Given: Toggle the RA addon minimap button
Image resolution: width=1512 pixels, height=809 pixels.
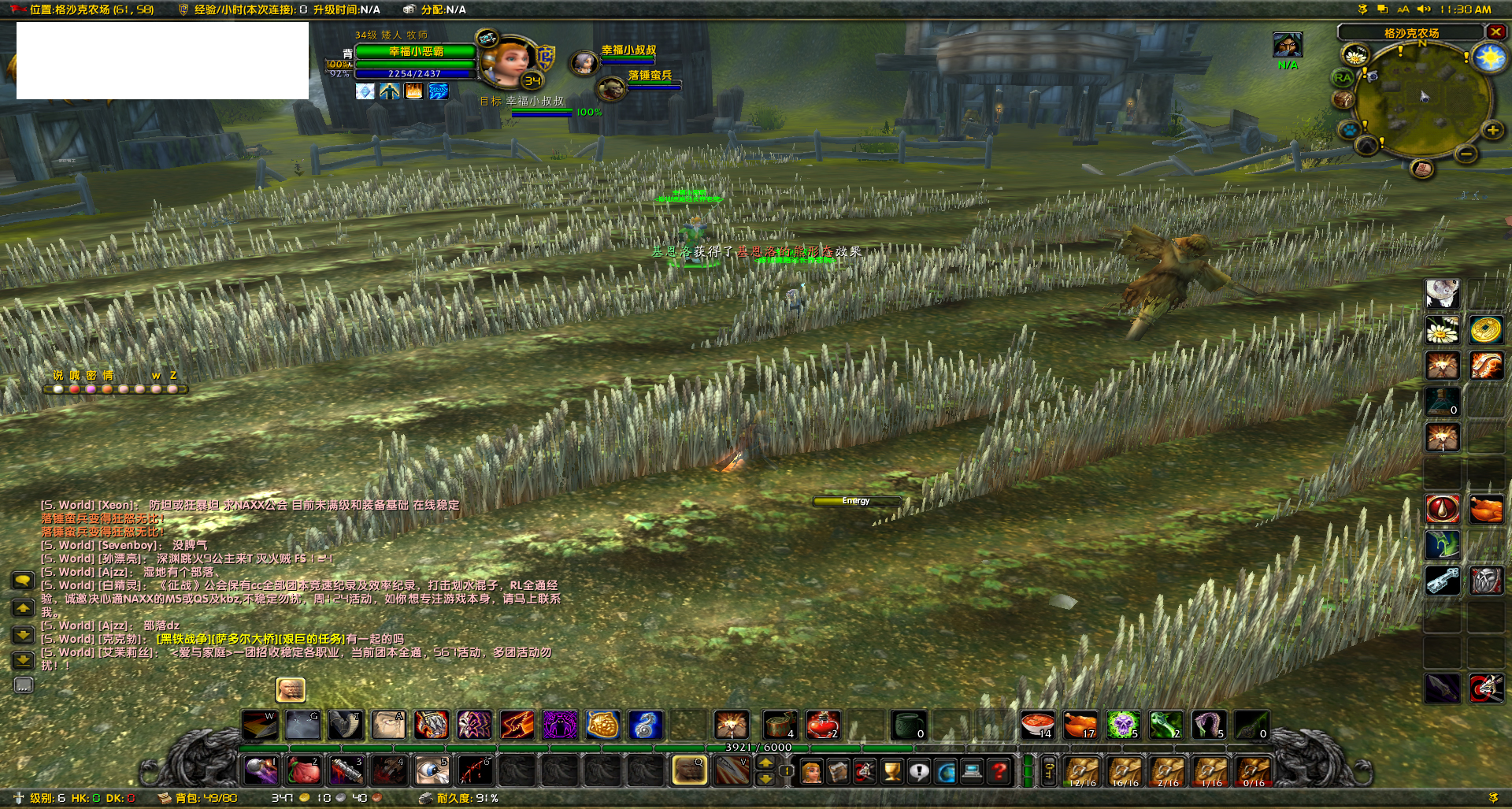Looking at the screenshot, I should pos(1342,77).
